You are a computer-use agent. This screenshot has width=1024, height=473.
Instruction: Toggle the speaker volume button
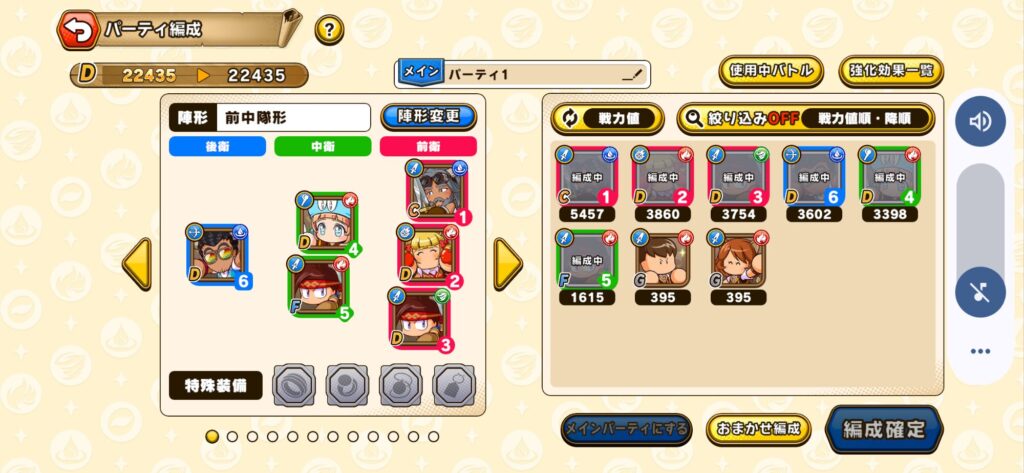[979, 122]
